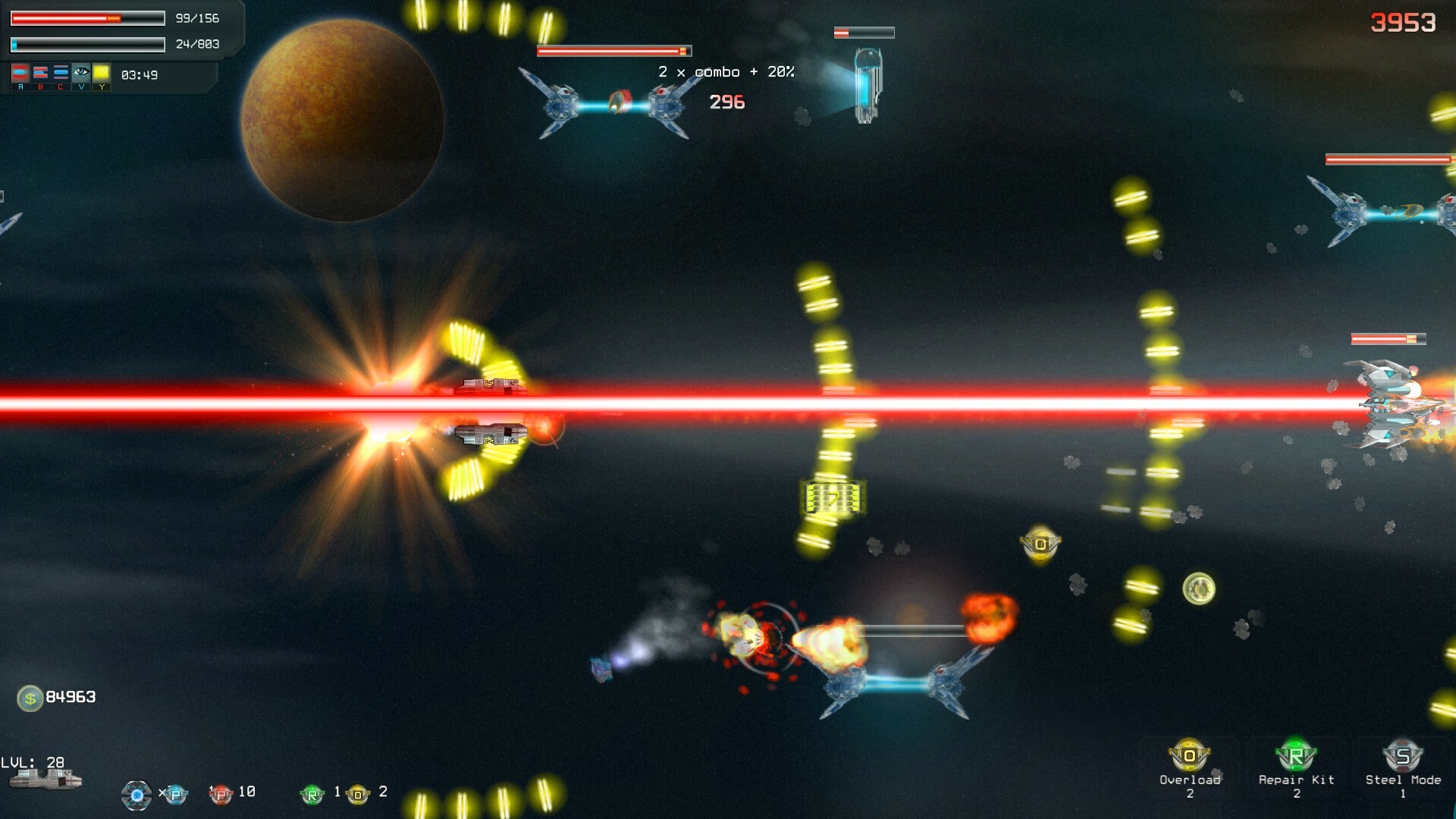
Task: Activate Steel Mode ability
Action: [1402, 756]
